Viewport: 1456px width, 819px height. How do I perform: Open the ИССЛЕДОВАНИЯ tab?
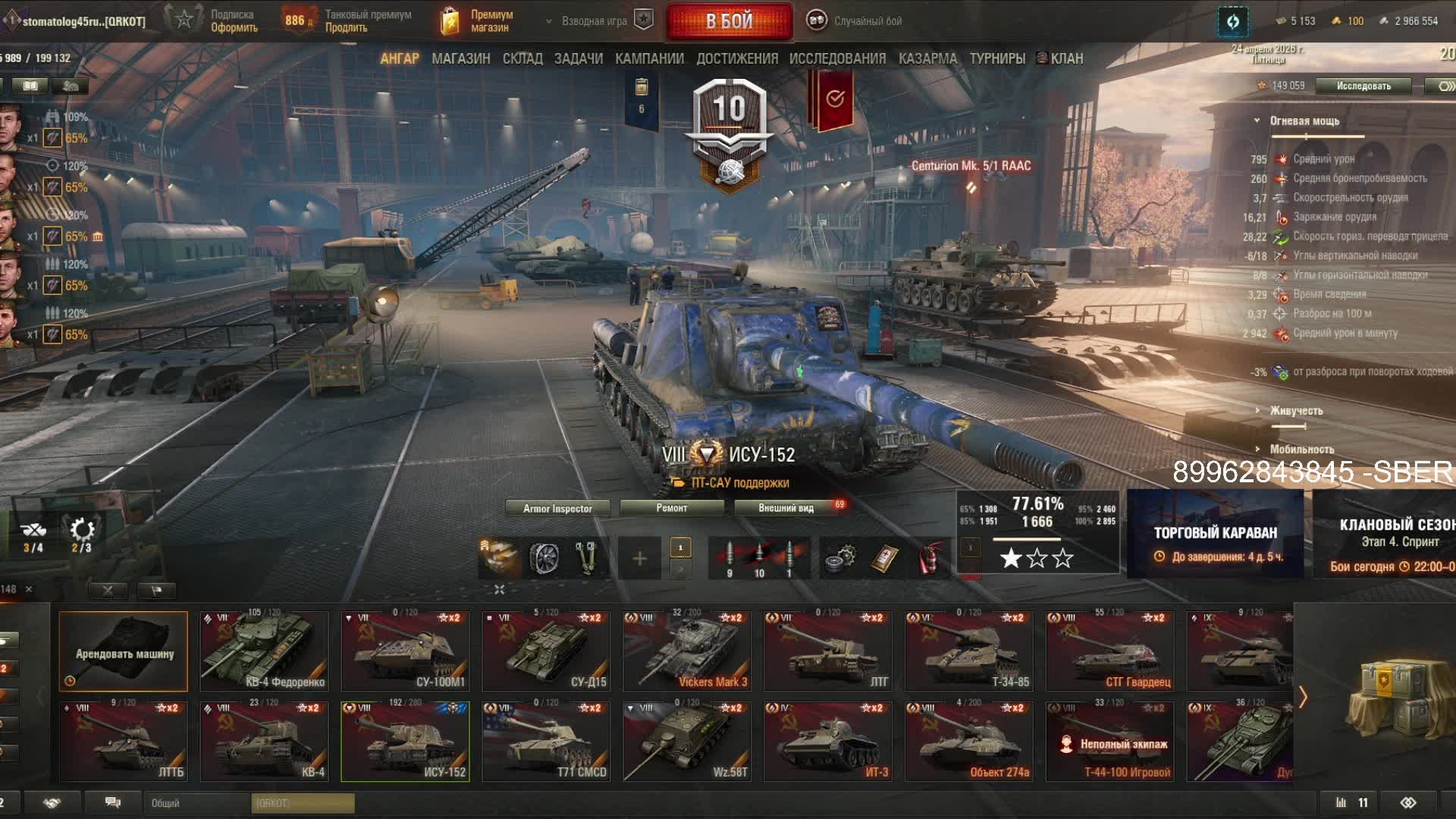837,58
